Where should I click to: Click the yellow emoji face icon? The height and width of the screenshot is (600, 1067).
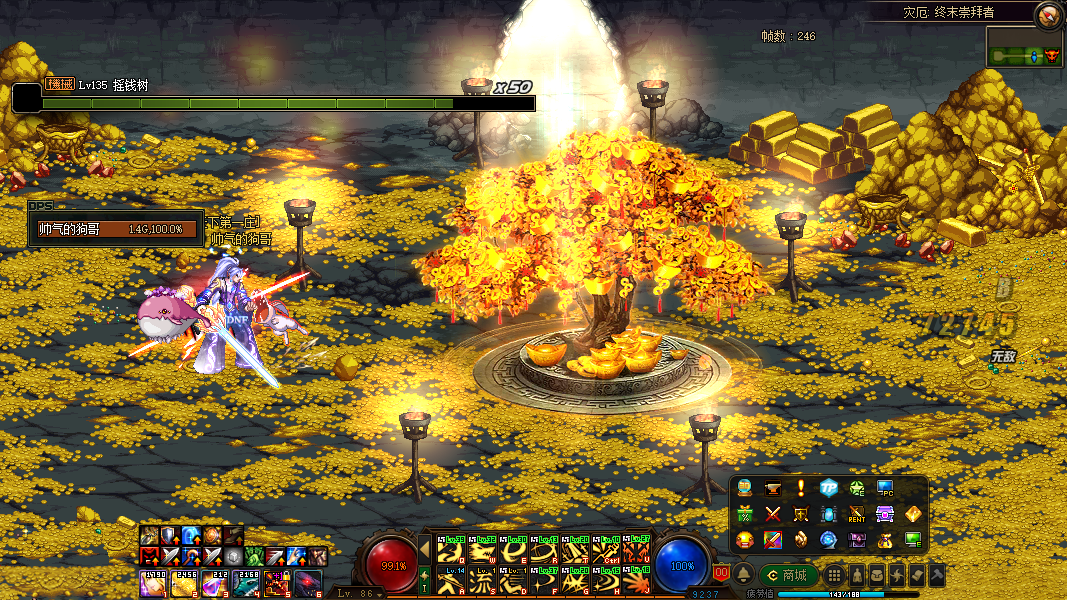[x=745, y=540]
